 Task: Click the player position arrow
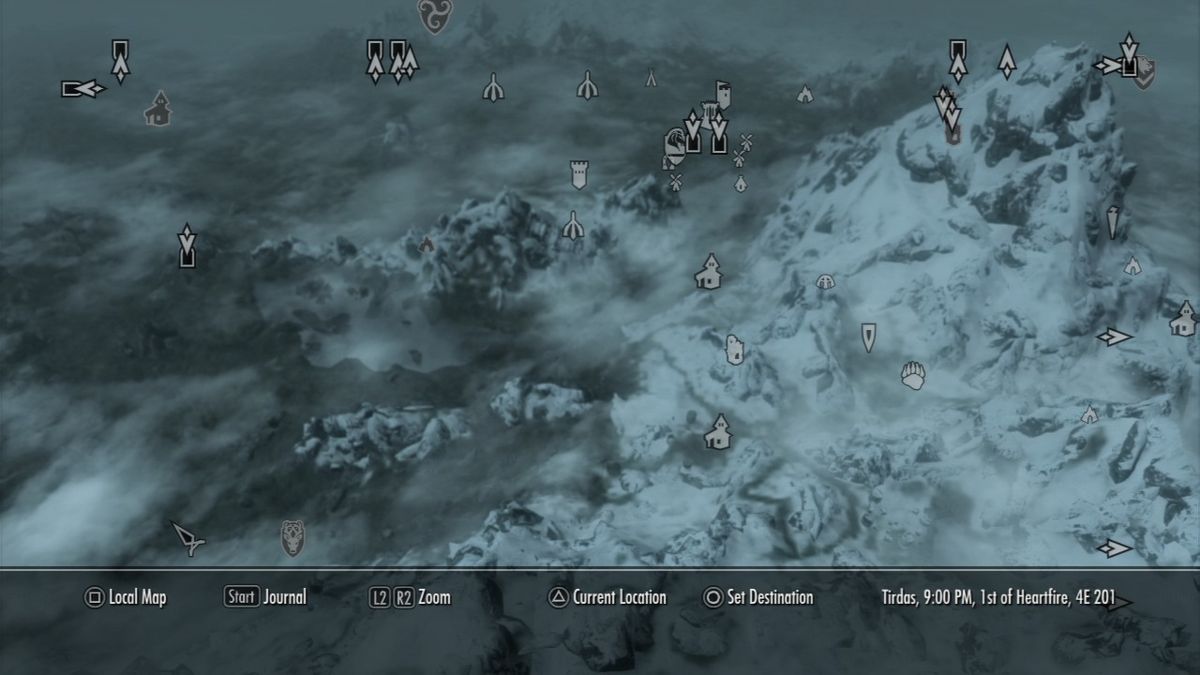click(x=187, y=538)
